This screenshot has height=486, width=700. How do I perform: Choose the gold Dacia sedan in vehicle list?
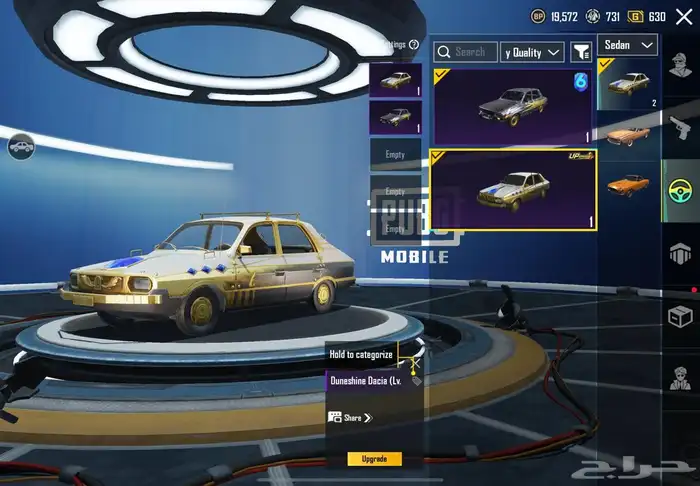coord(630,82)
